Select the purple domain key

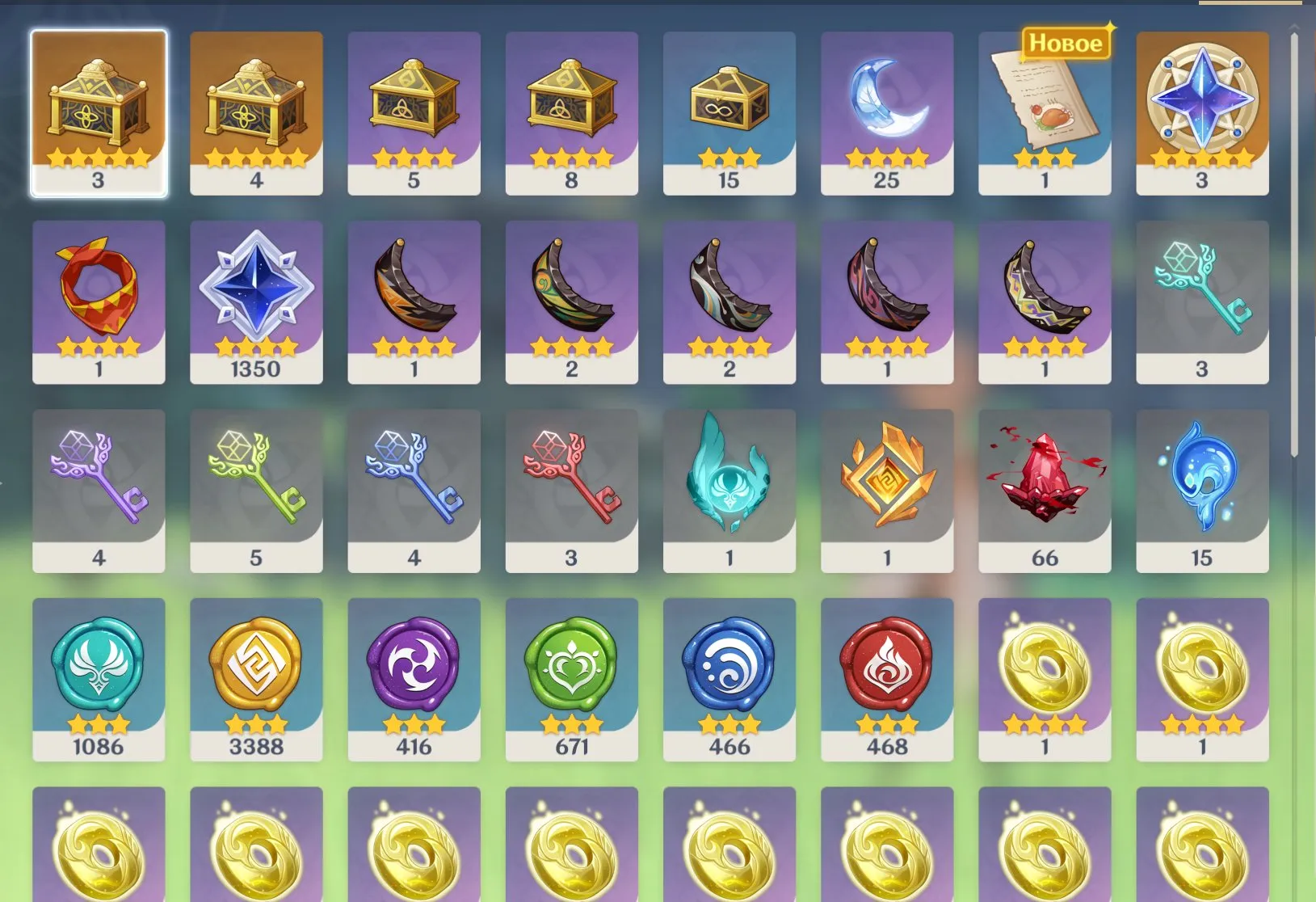(99, 483)
